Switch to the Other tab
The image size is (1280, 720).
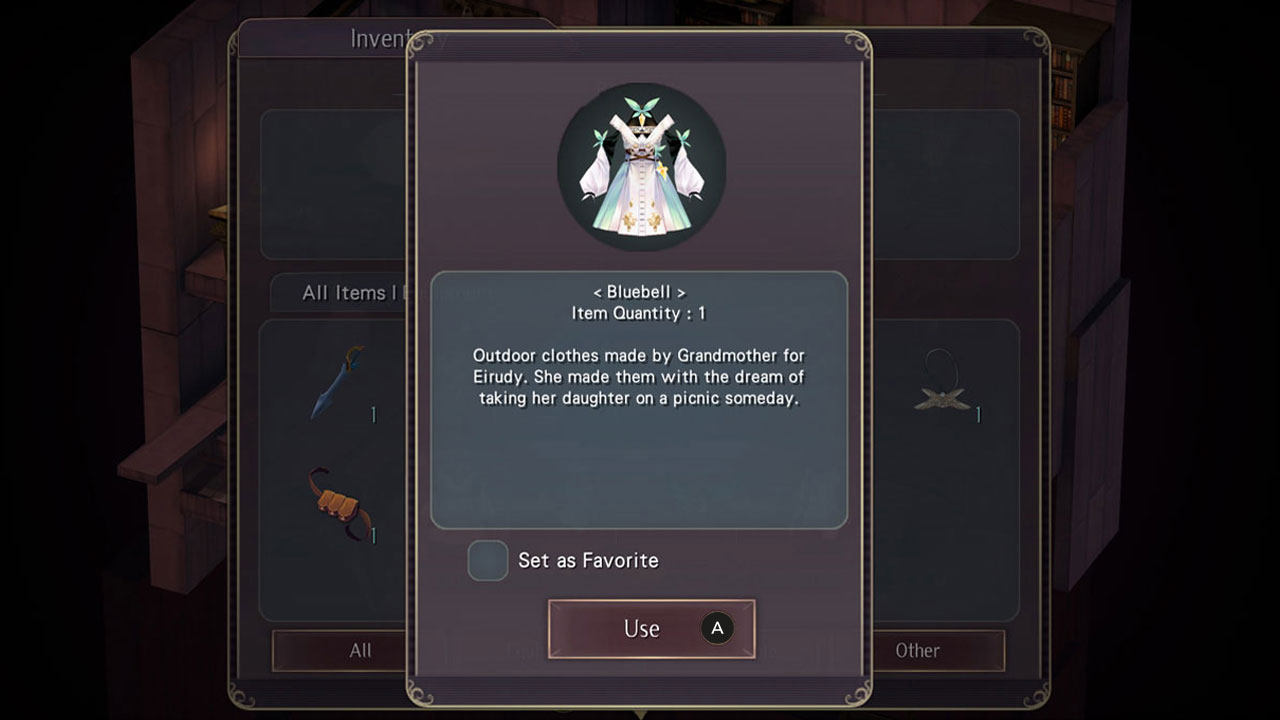tap(917, 650)
